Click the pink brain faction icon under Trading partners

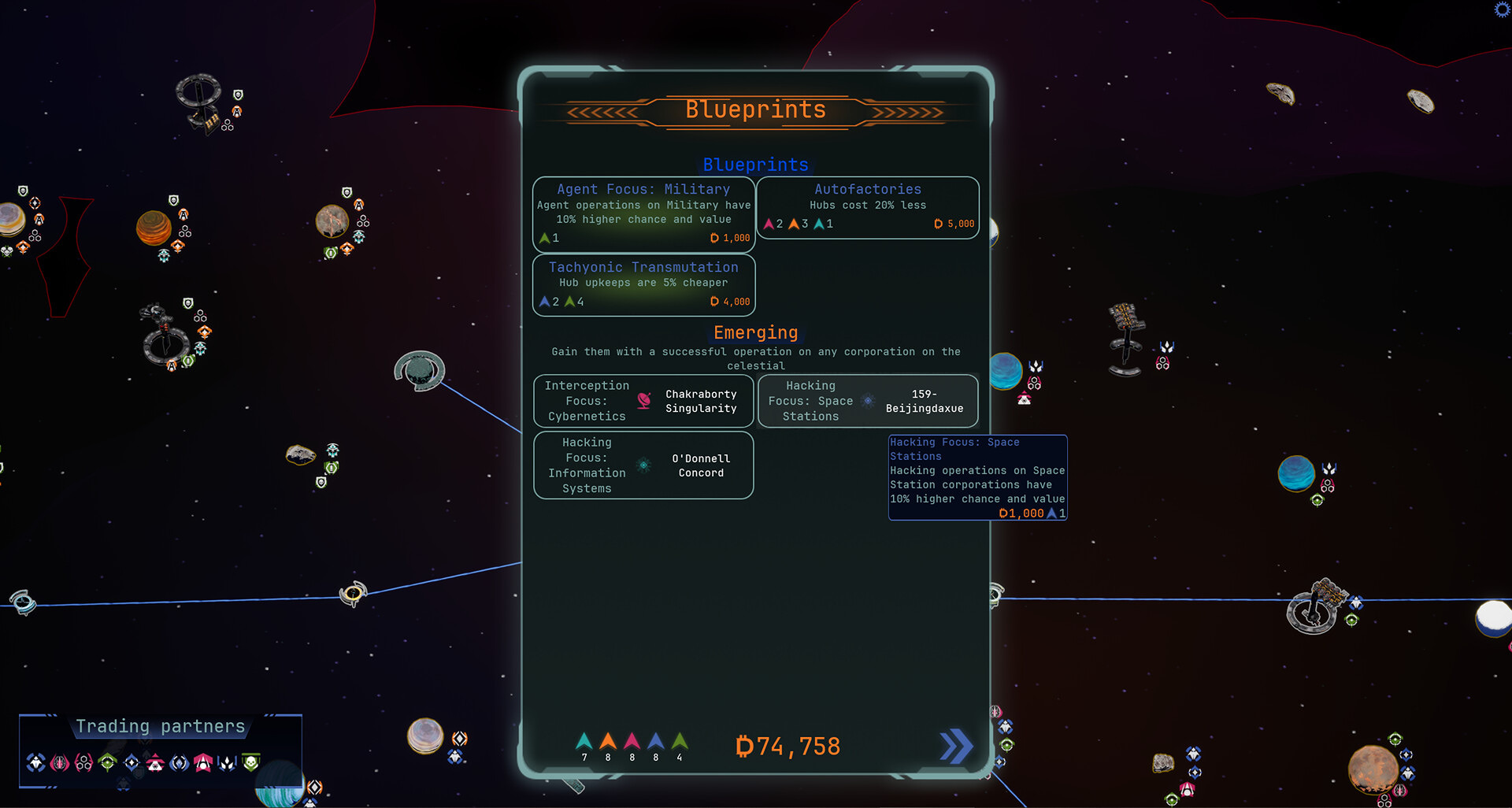tap(58, 762)
